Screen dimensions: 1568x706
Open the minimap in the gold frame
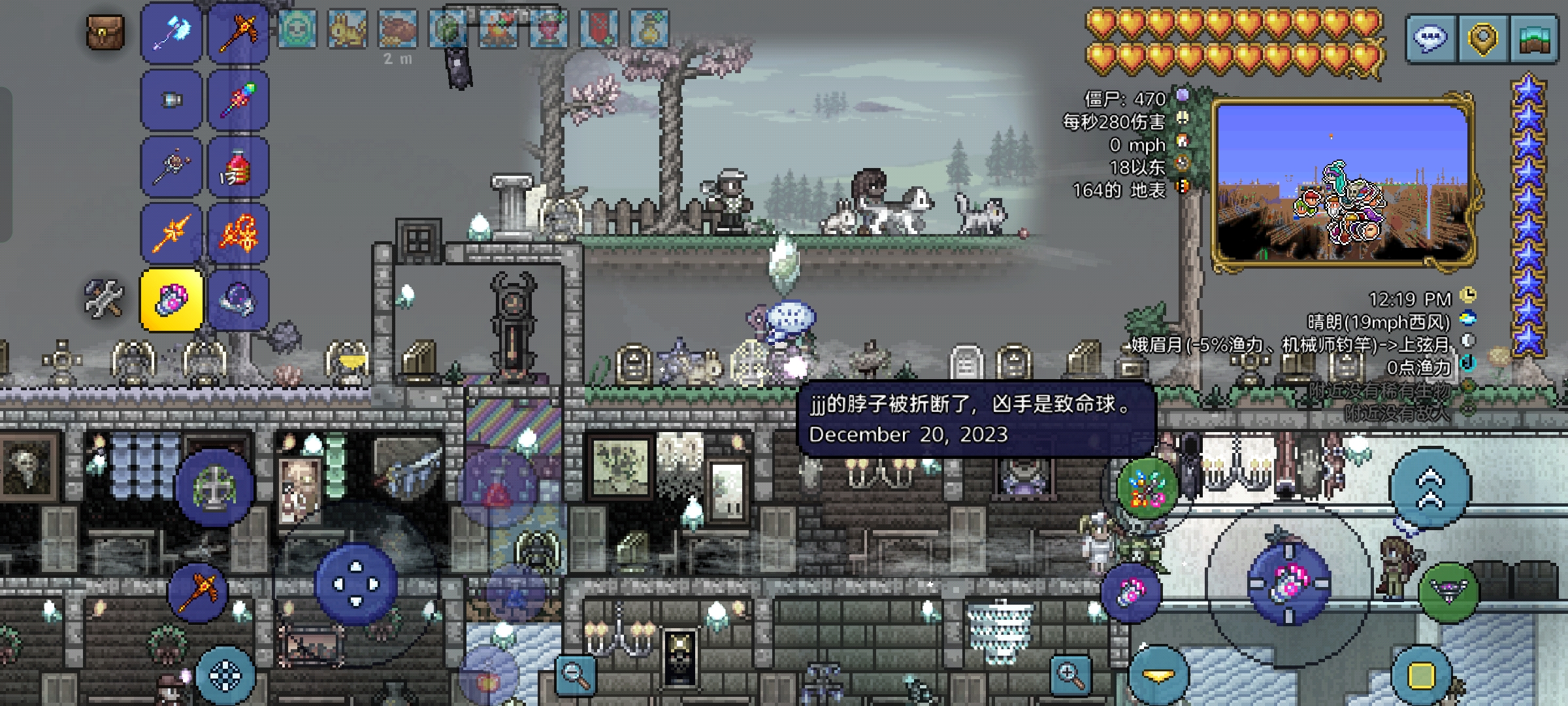(x=1343, y=183)
